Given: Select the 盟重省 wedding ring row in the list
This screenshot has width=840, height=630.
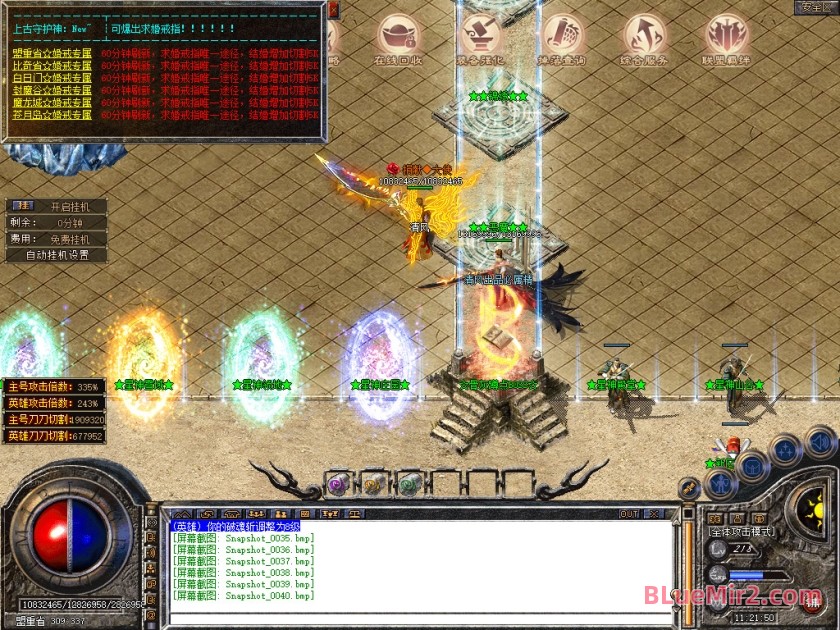Looking at the screenshot, I should pos(52,52).
